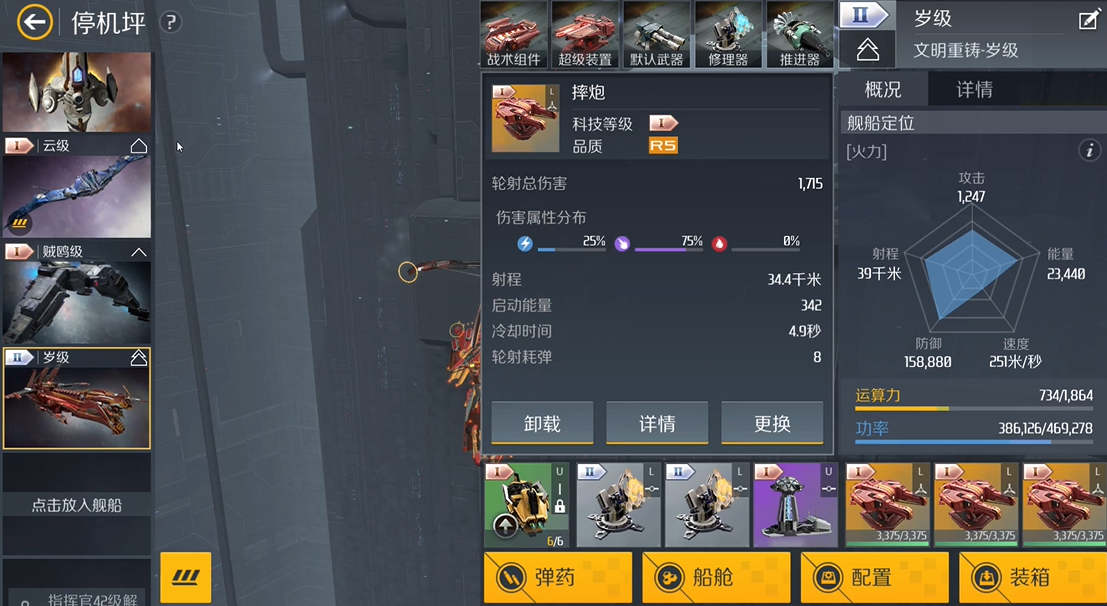Image resolution: width=1107 pixels, height=606 pixels.
Task: Choose the 推进器 category
Action: [x=799, y=34]
